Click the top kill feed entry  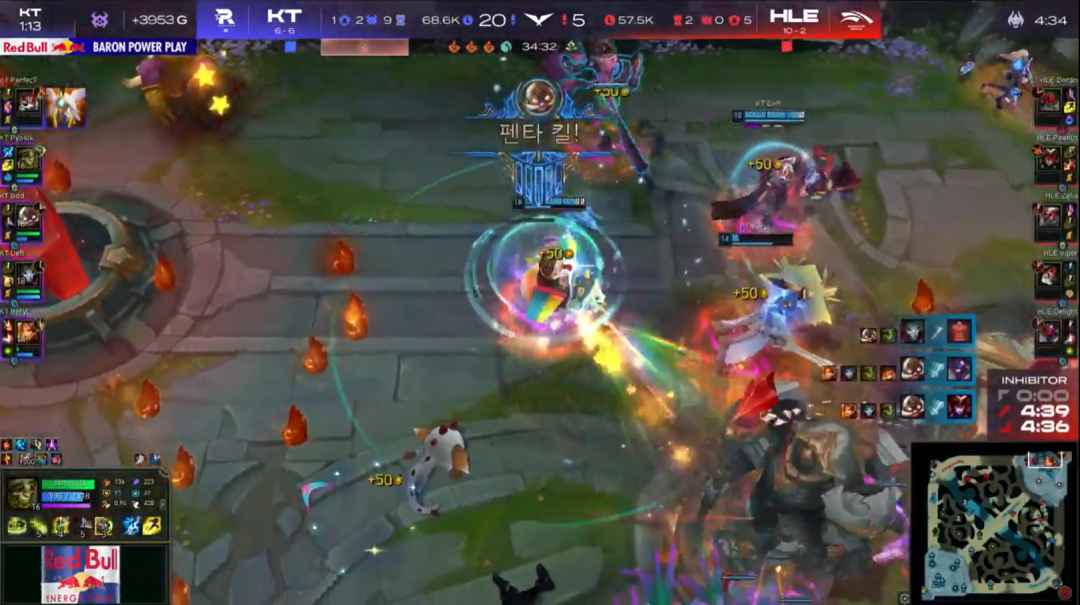click(920, 332)
